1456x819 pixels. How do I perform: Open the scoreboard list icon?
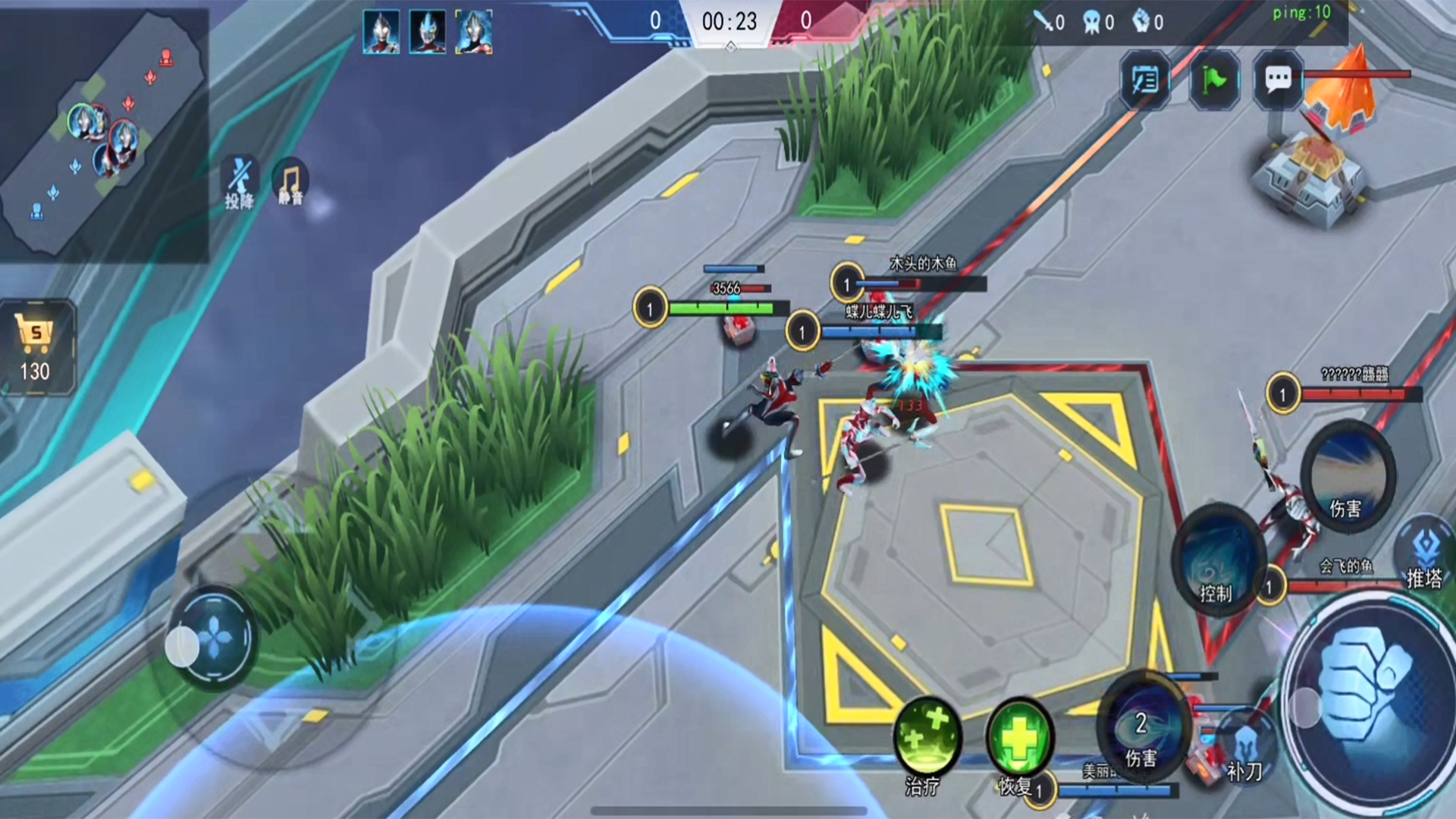(1144, 79)
